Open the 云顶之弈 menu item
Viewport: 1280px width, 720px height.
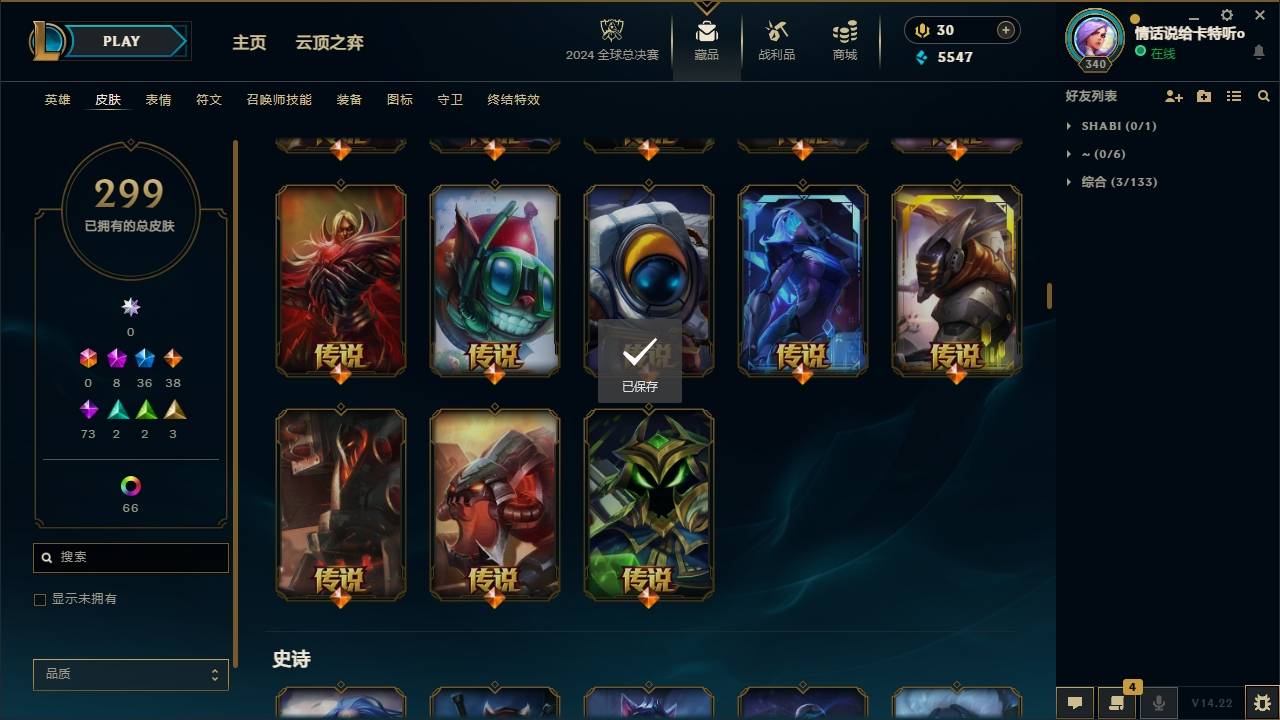click(x=329, y=42)
